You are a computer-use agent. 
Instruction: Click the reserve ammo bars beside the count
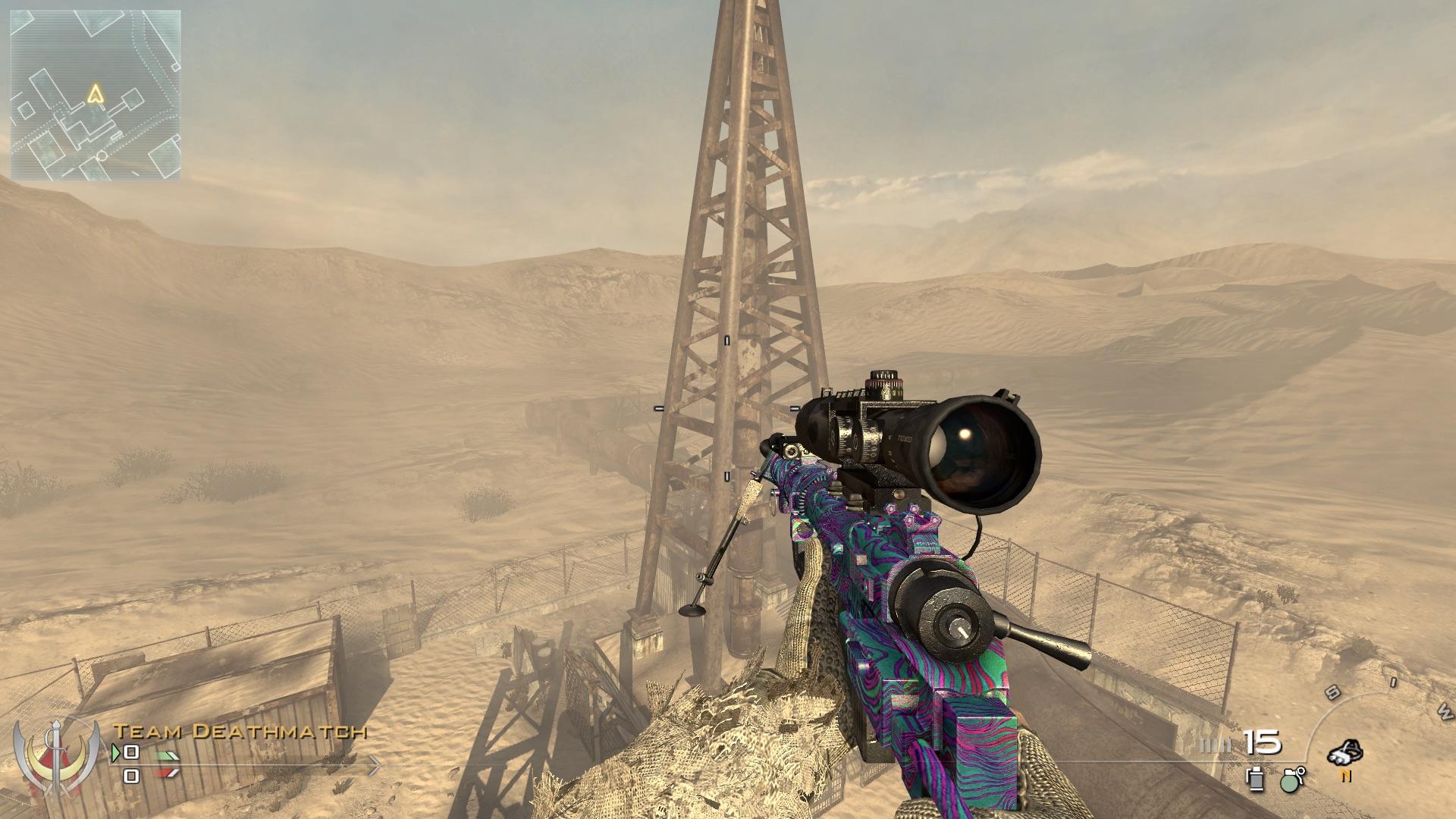(x=1217, y=745)
